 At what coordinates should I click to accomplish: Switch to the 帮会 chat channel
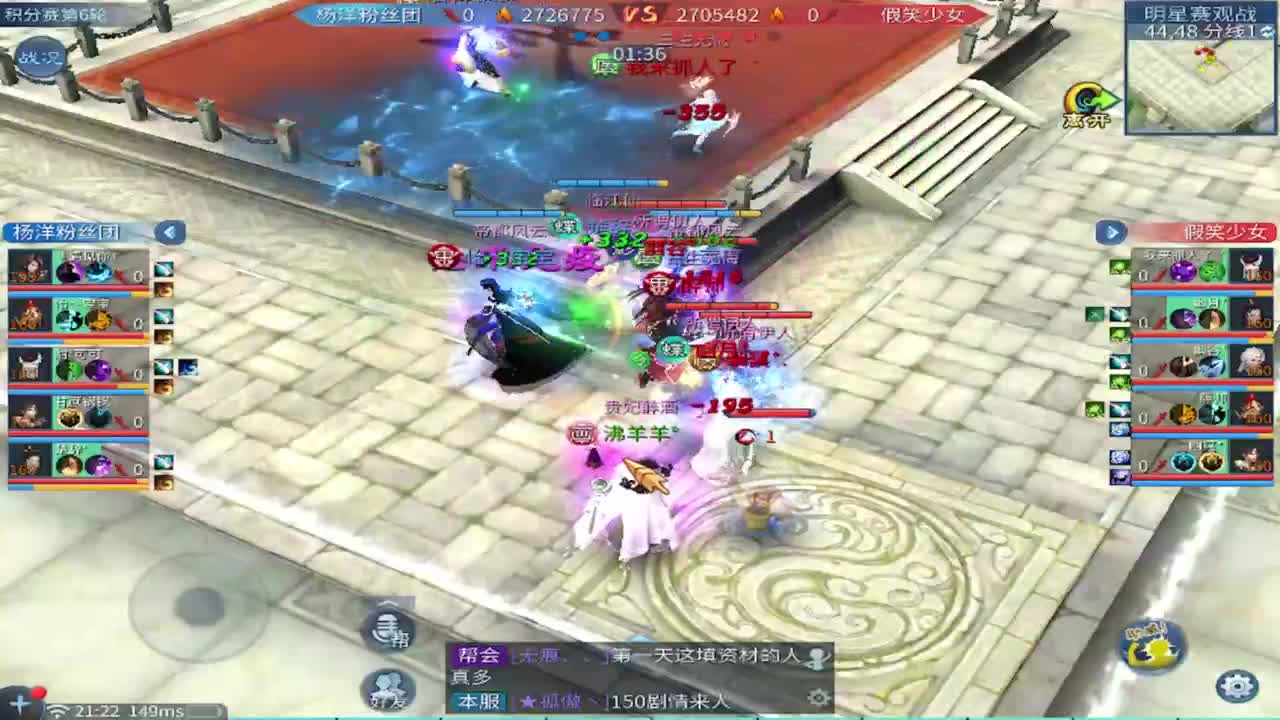coord(478,656)
